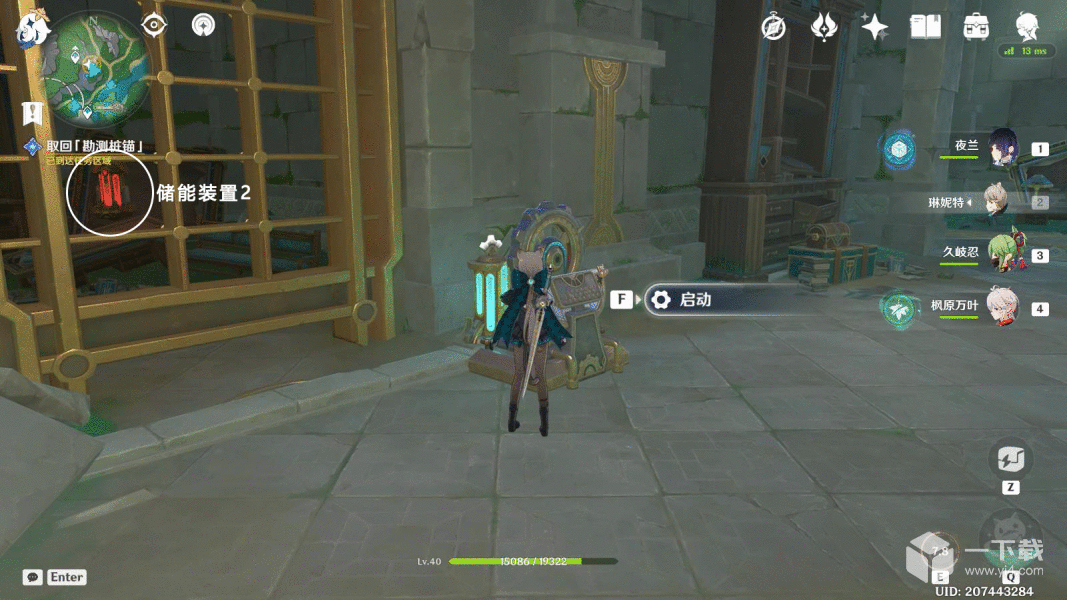The width and height of the screenshot is (1067, 600).
Task: Switch to party member 枫原万叶
Action: coord(1003,306)
